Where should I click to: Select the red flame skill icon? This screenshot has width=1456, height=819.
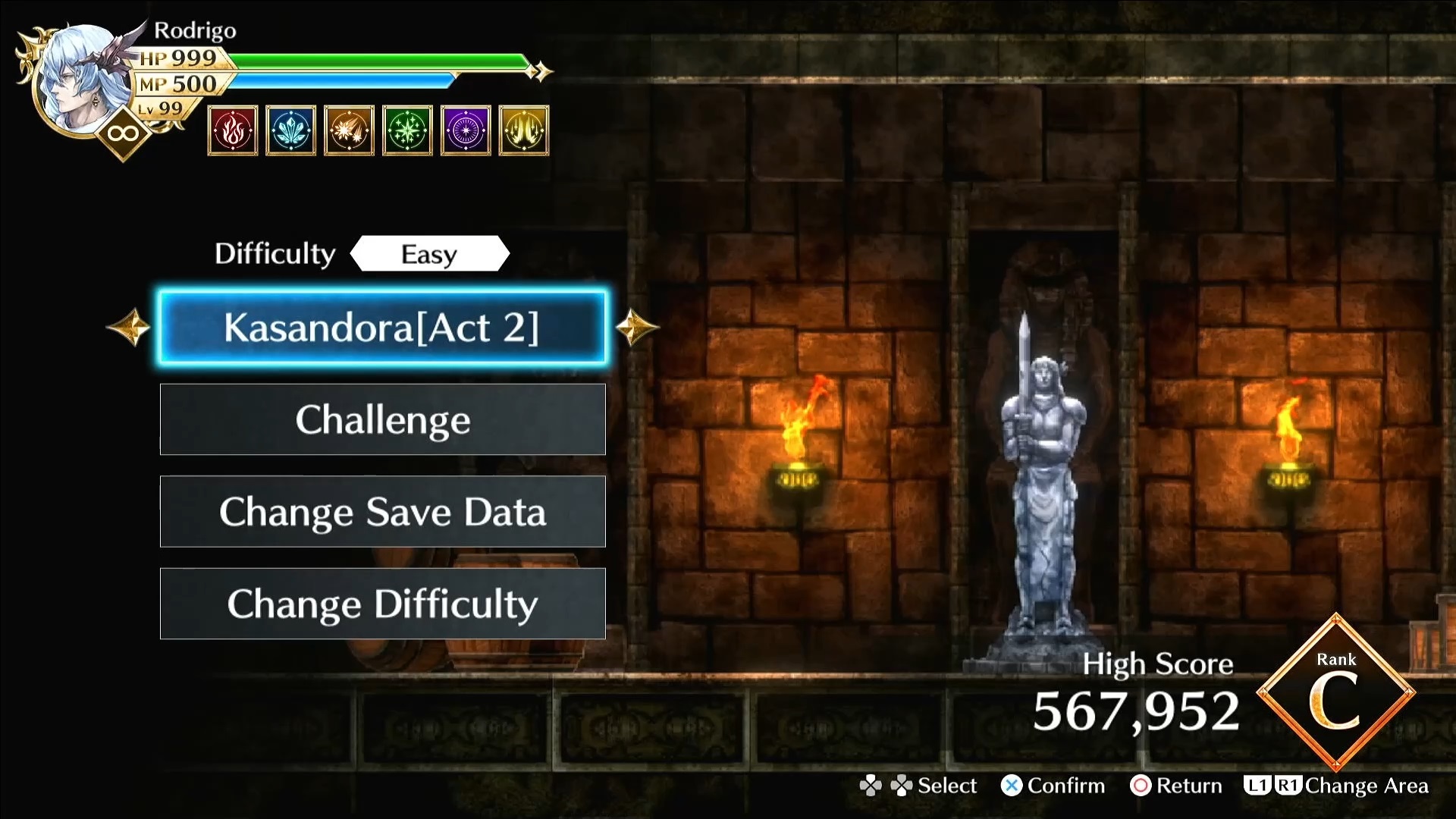pos(233,130)
